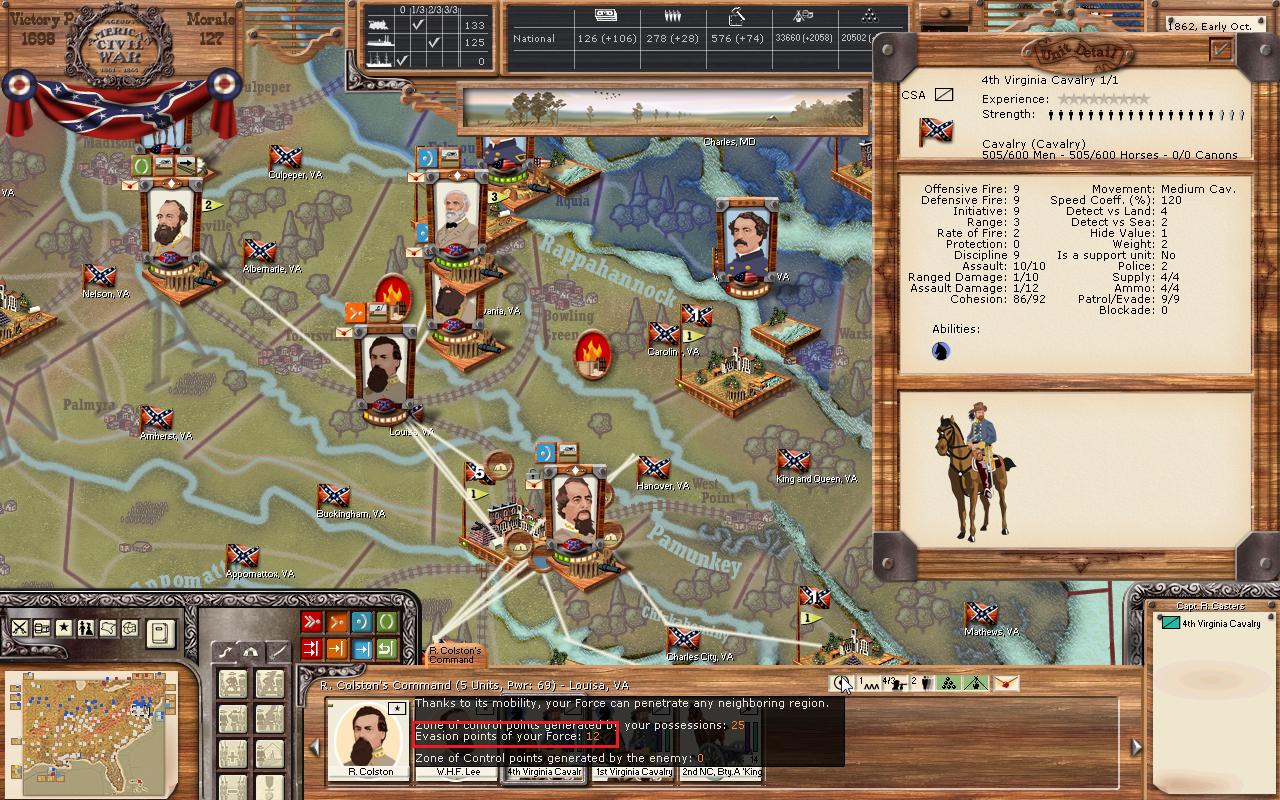Switch to the saber special orders tab

275,650
